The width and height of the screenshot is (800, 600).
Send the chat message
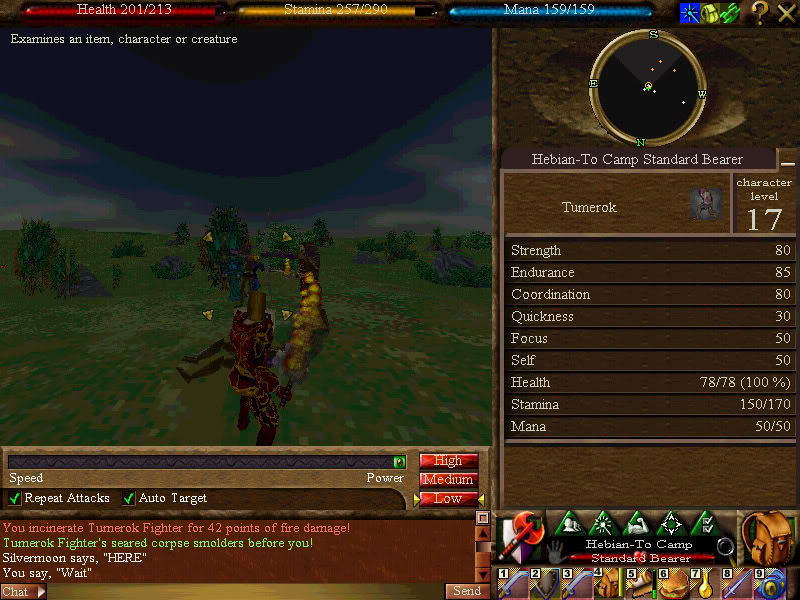466,591
